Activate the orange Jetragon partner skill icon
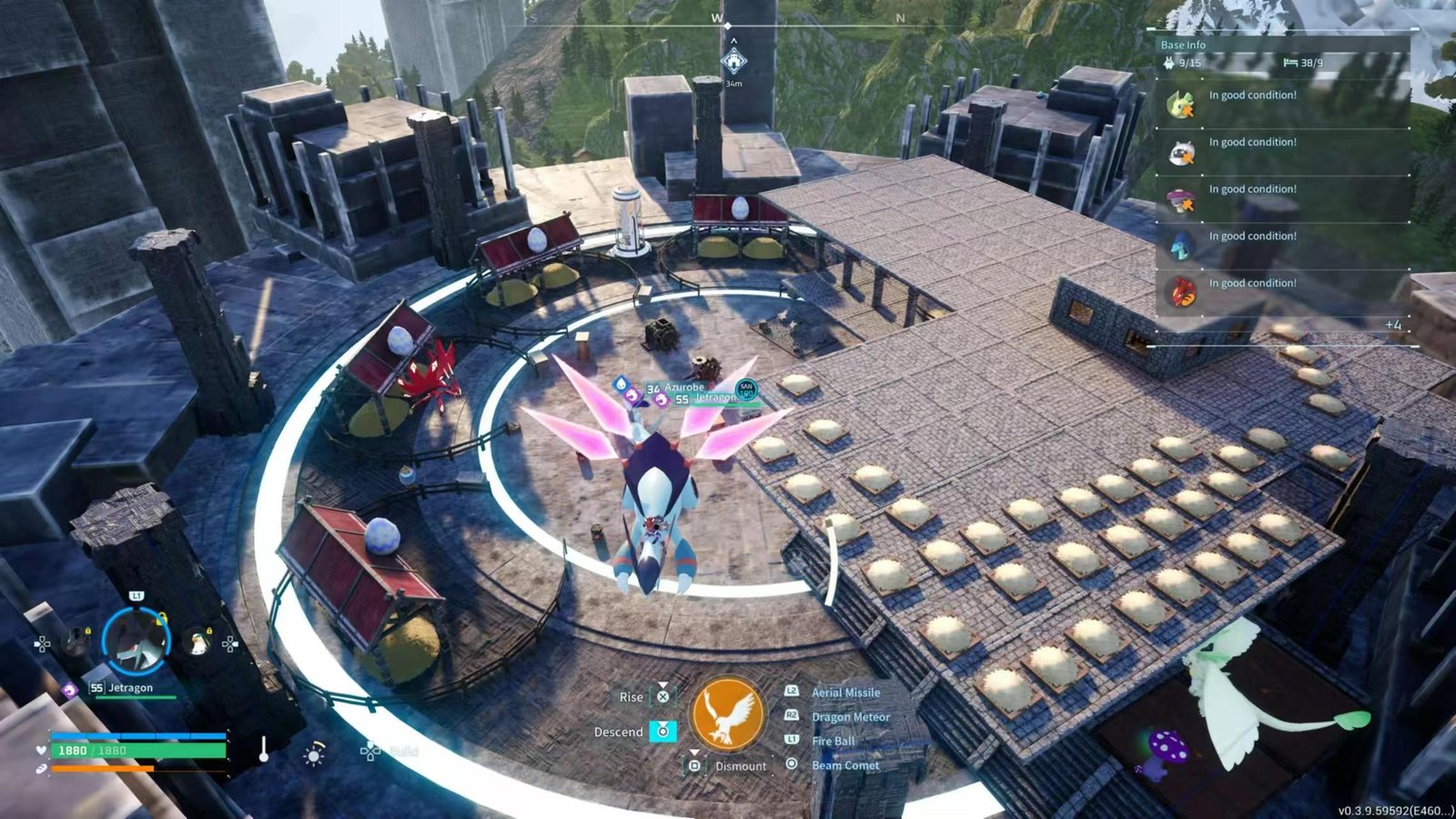This screenshot has width=1456, height=819. [727, 714]
